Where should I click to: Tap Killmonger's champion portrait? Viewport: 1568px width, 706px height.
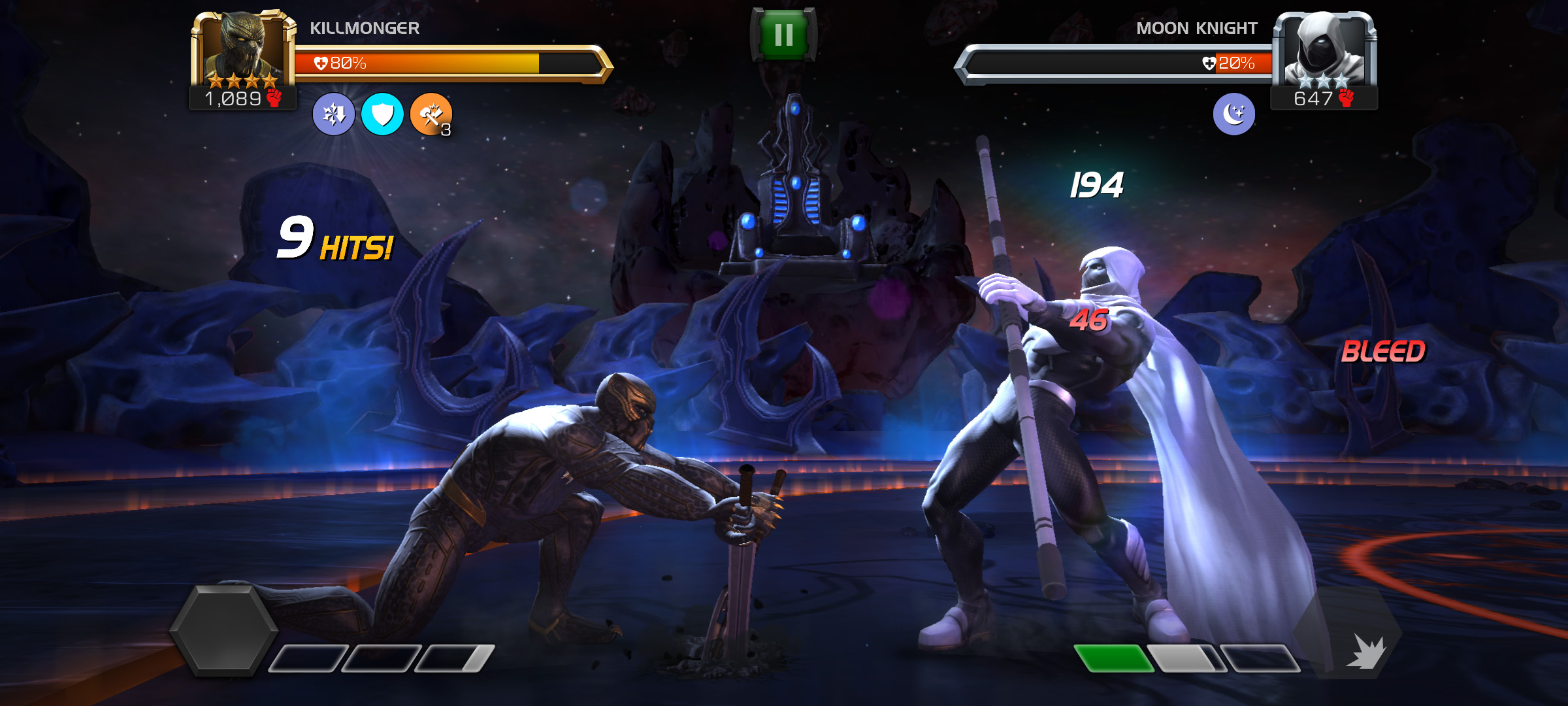(242, 50)
